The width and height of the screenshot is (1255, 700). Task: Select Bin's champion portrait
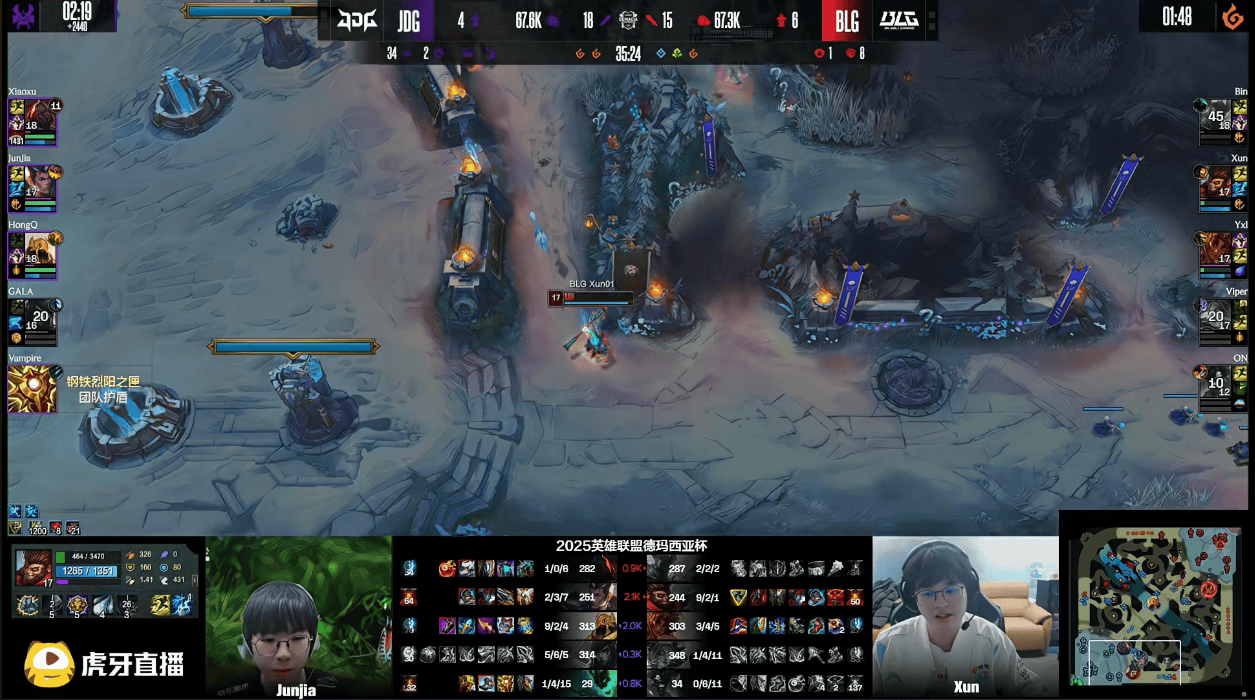tap(1216, 116)
